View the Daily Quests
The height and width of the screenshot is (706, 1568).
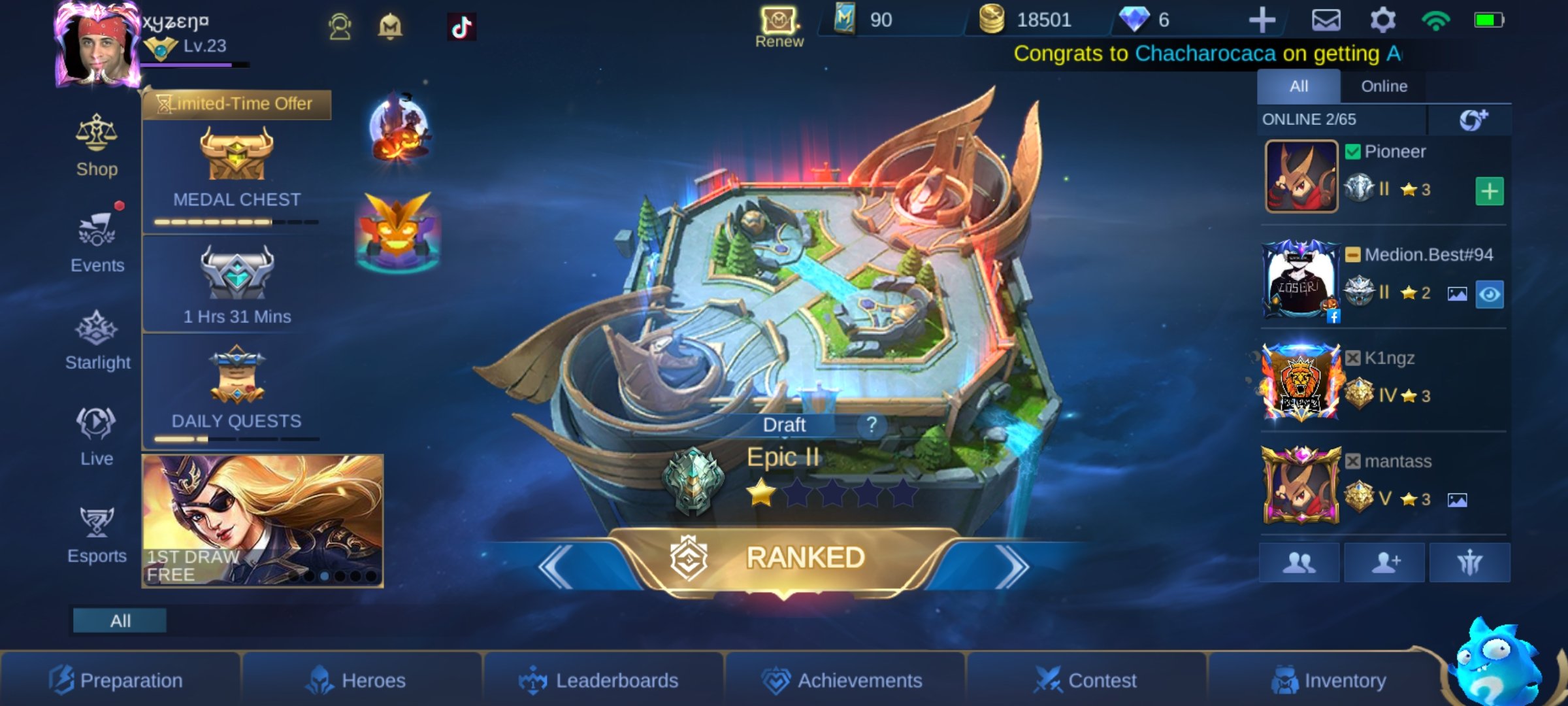pyautogui.click(x=237, y=392)
